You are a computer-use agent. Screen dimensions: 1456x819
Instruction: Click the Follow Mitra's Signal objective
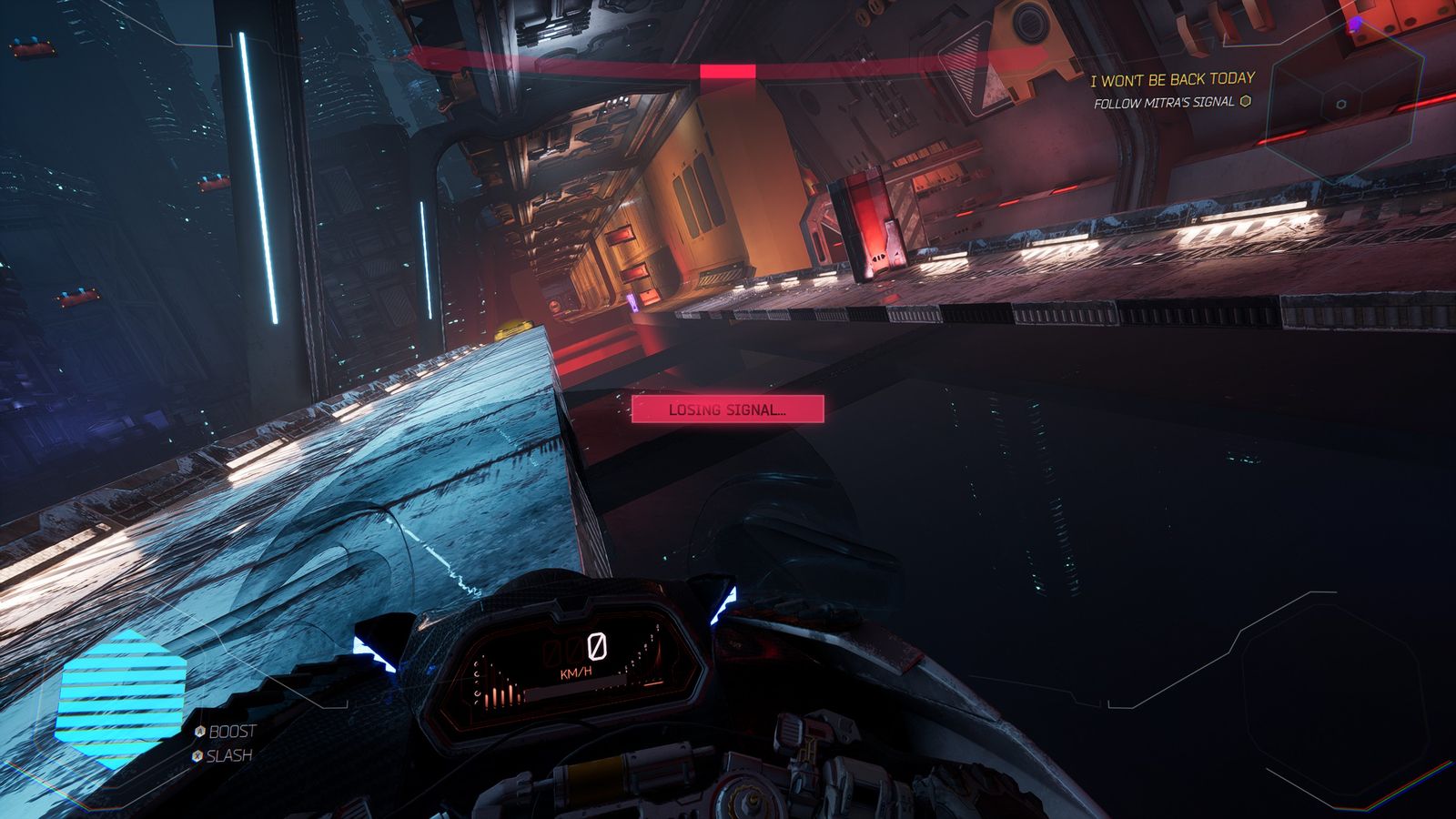1165,103
